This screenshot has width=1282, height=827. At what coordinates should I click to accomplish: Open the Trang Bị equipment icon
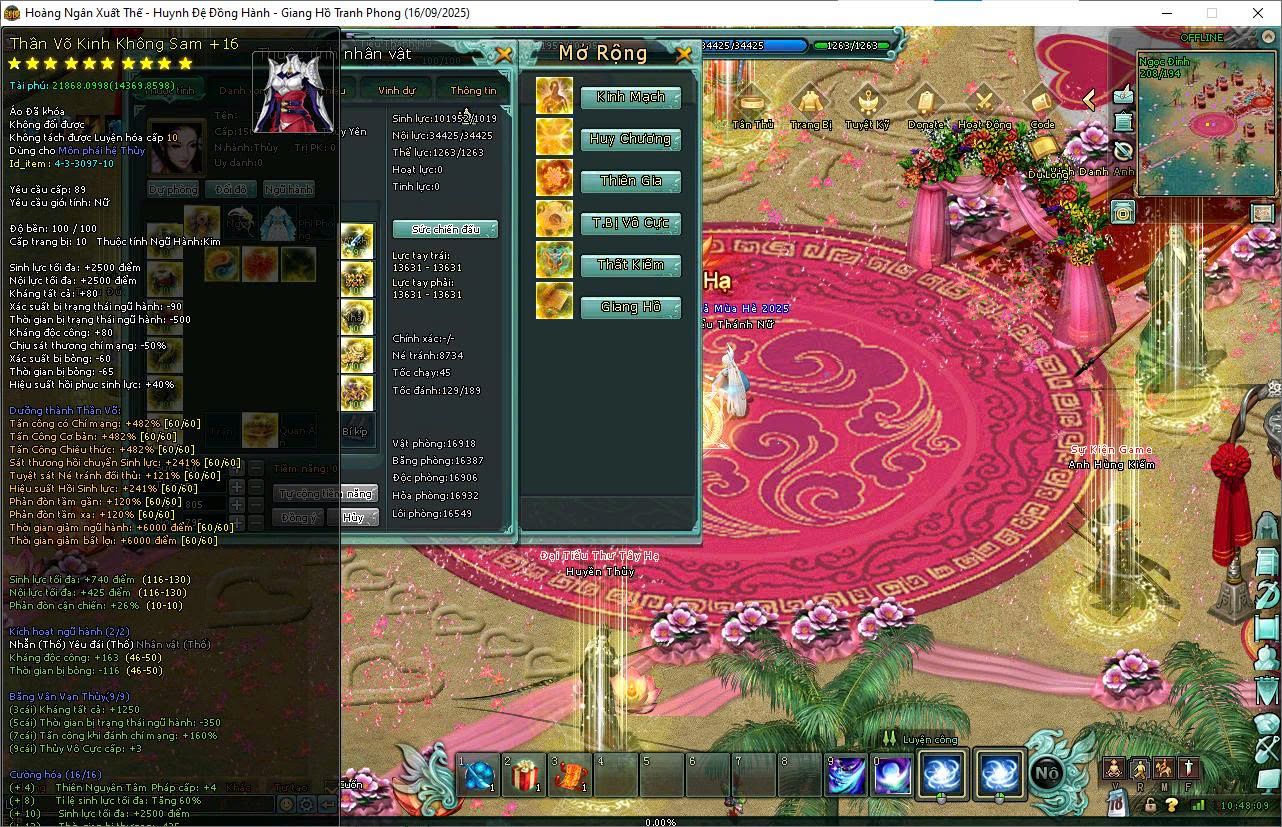click(810, 104)
